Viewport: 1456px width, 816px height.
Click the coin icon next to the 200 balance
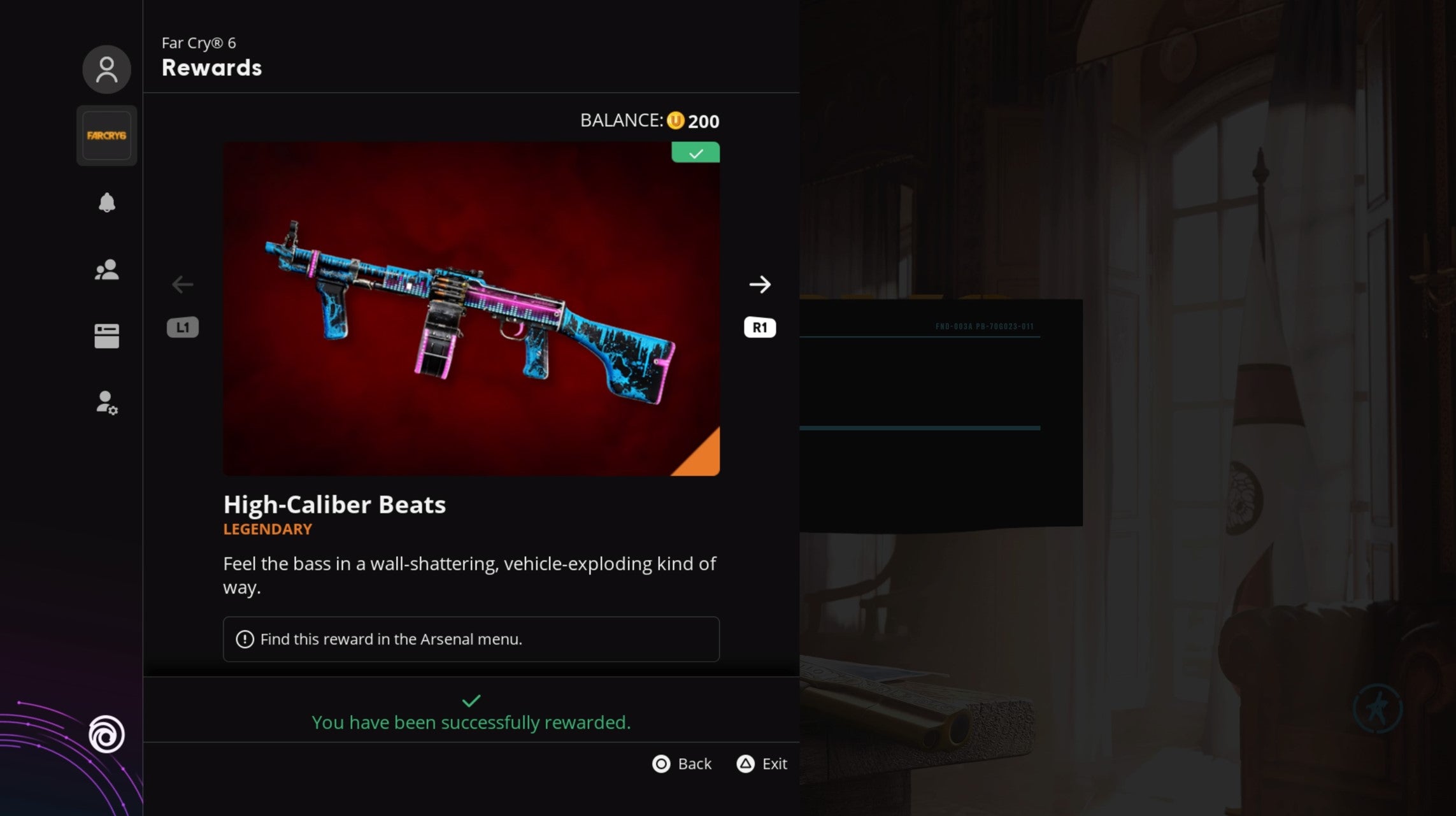[676, 120]
